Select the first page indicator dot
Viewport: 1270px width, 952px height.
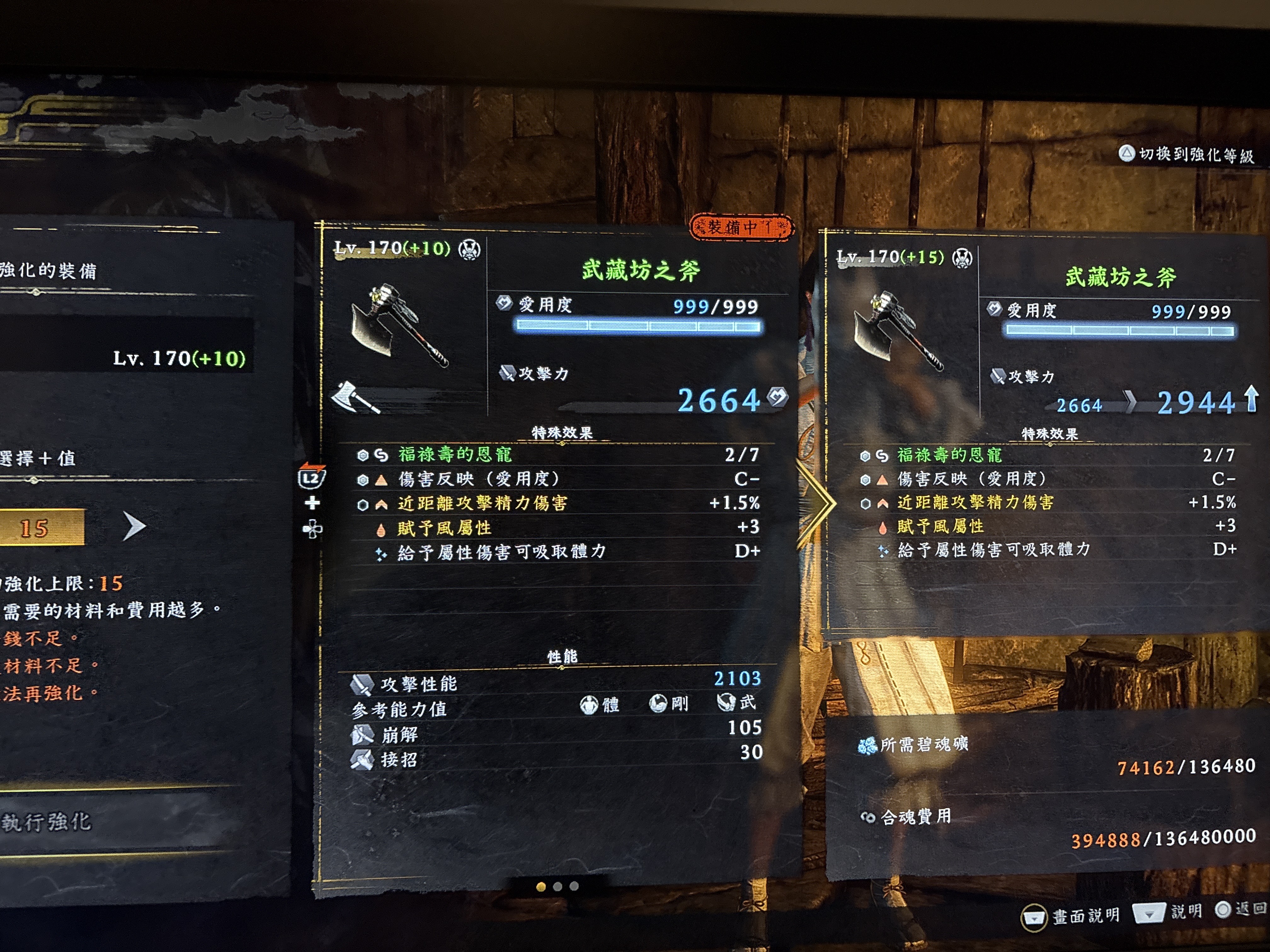pos(541,887)
